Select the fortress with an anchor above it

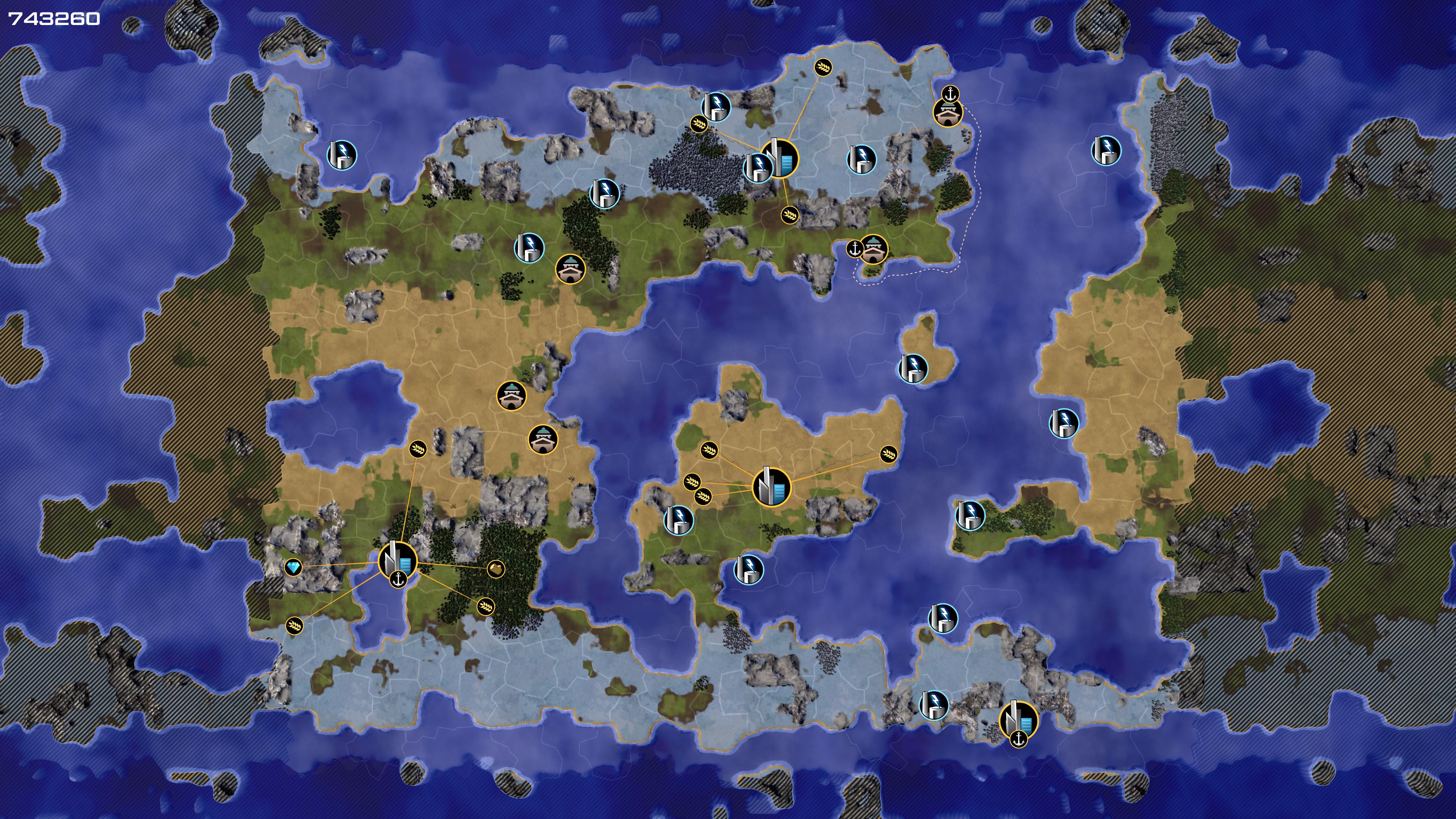point(948,112)
